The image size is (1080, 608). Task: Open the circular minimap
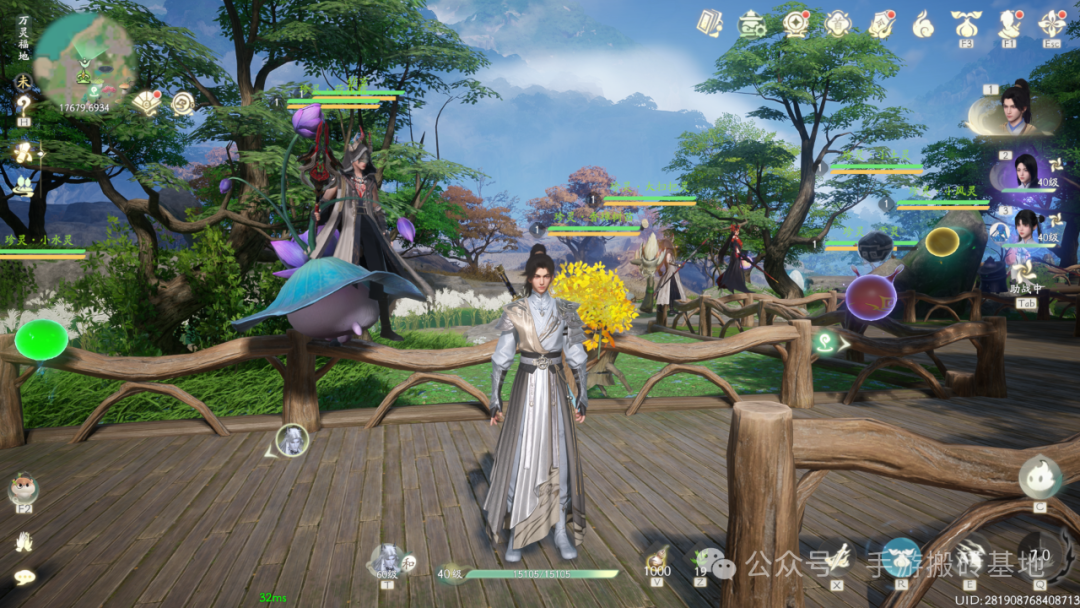coord(84,60)
